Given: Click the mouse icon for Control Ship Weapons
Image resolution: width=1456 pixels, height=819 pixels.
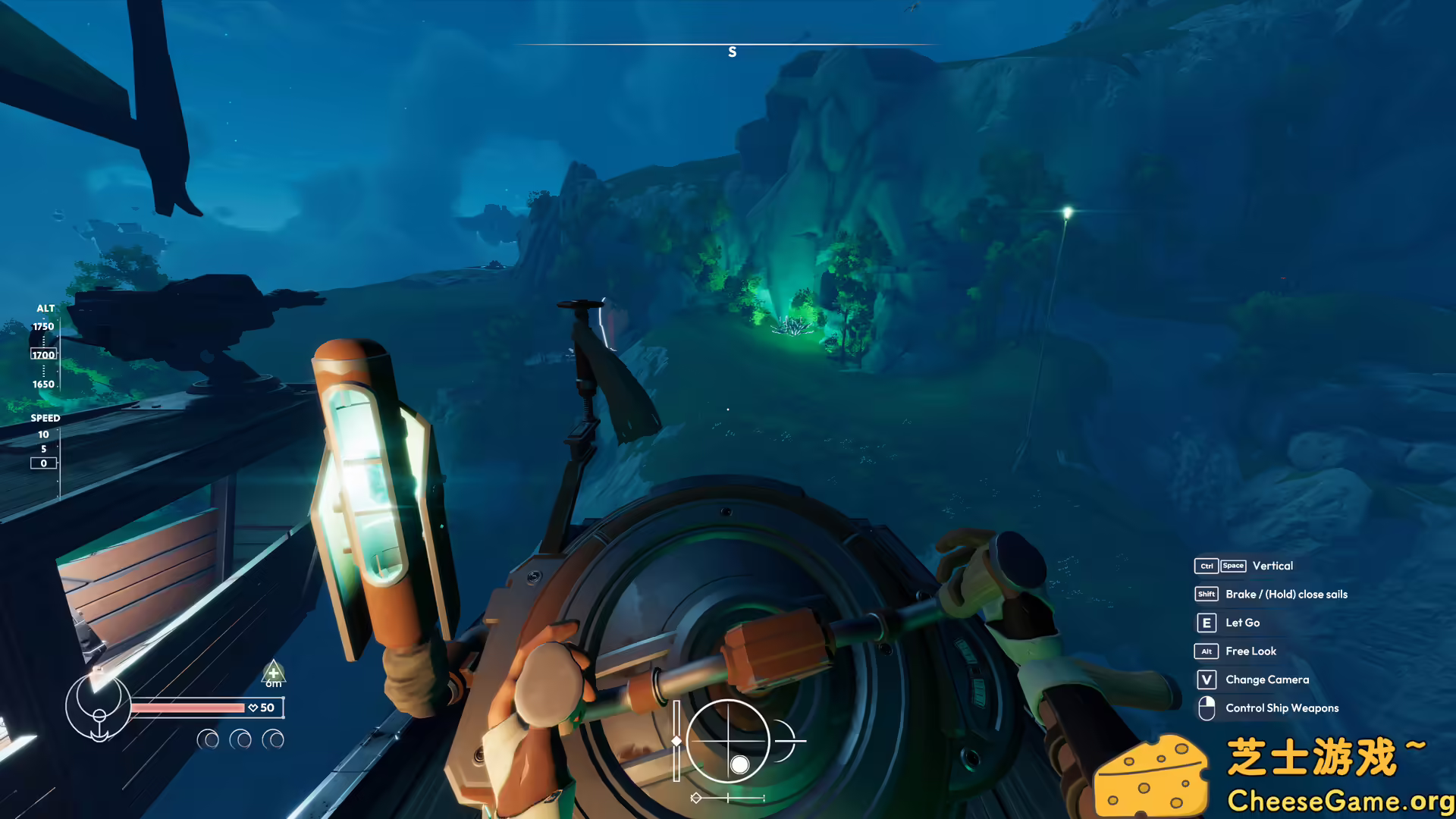Looking at the screenshot, I should (x=1207, y=708).
